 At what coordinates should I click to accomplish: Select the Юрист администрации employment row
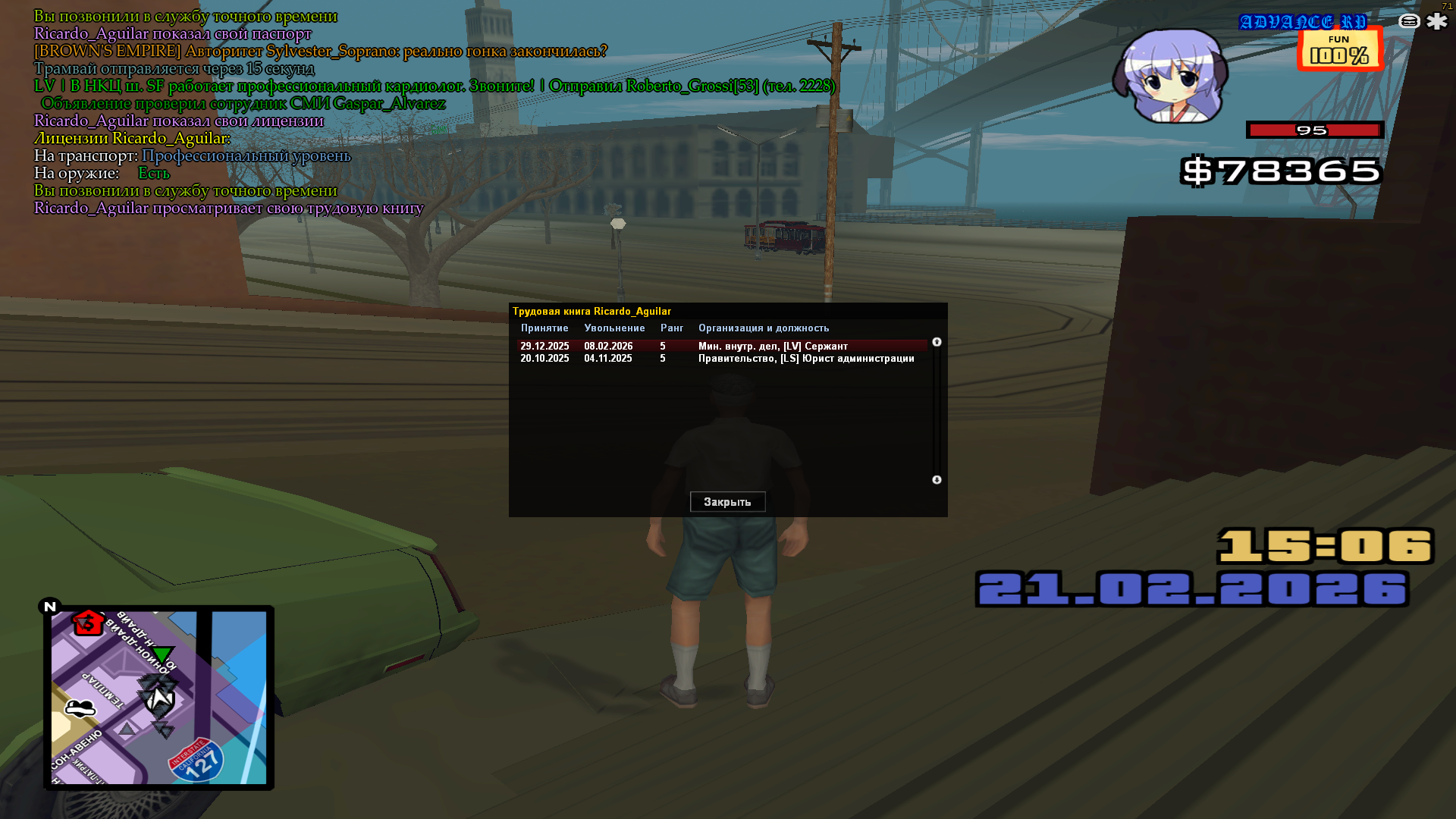click(720, 359)
